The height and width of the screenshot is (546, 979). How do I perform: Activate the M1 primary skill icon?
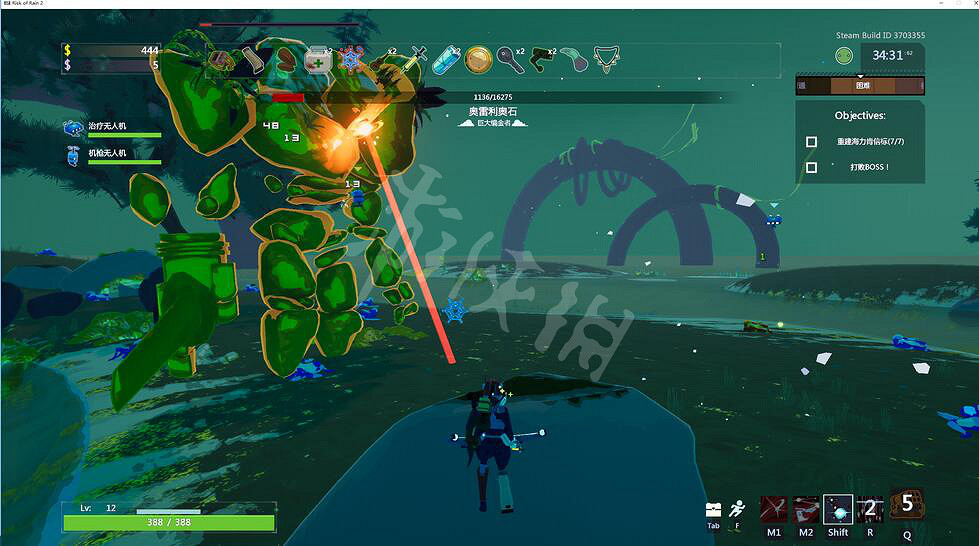[x=774, y=509]
